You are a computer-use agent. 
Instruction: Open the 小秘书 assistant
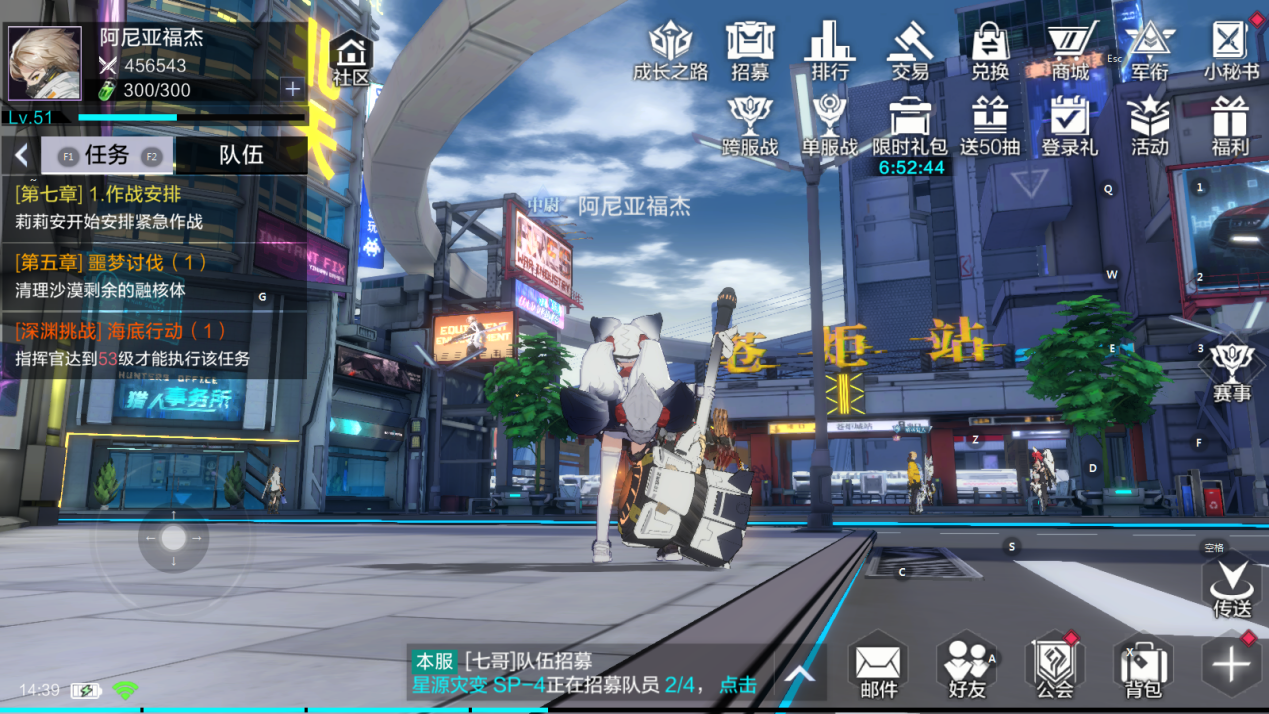(x=1230, y=51)
